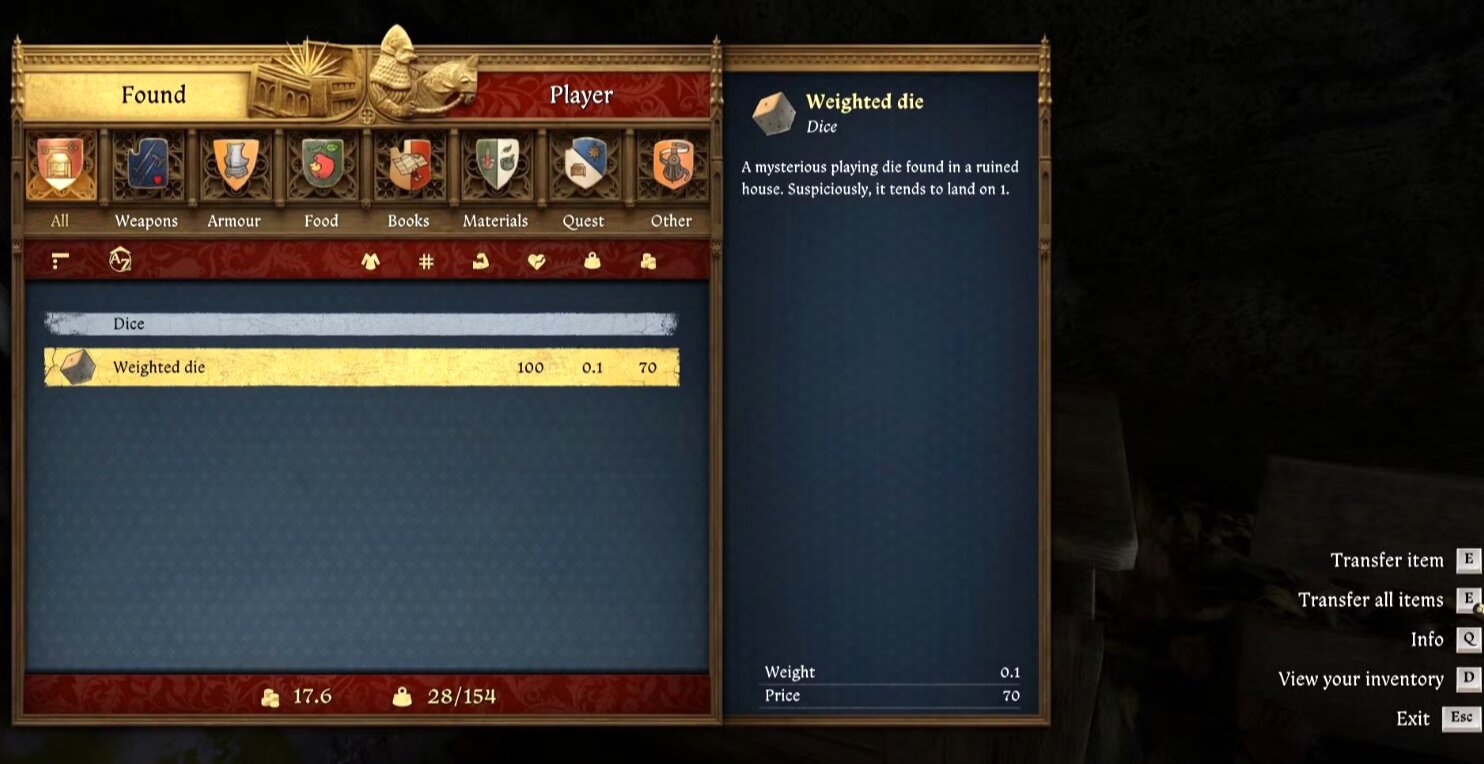Collapse the Dice group header

[361, 324]
